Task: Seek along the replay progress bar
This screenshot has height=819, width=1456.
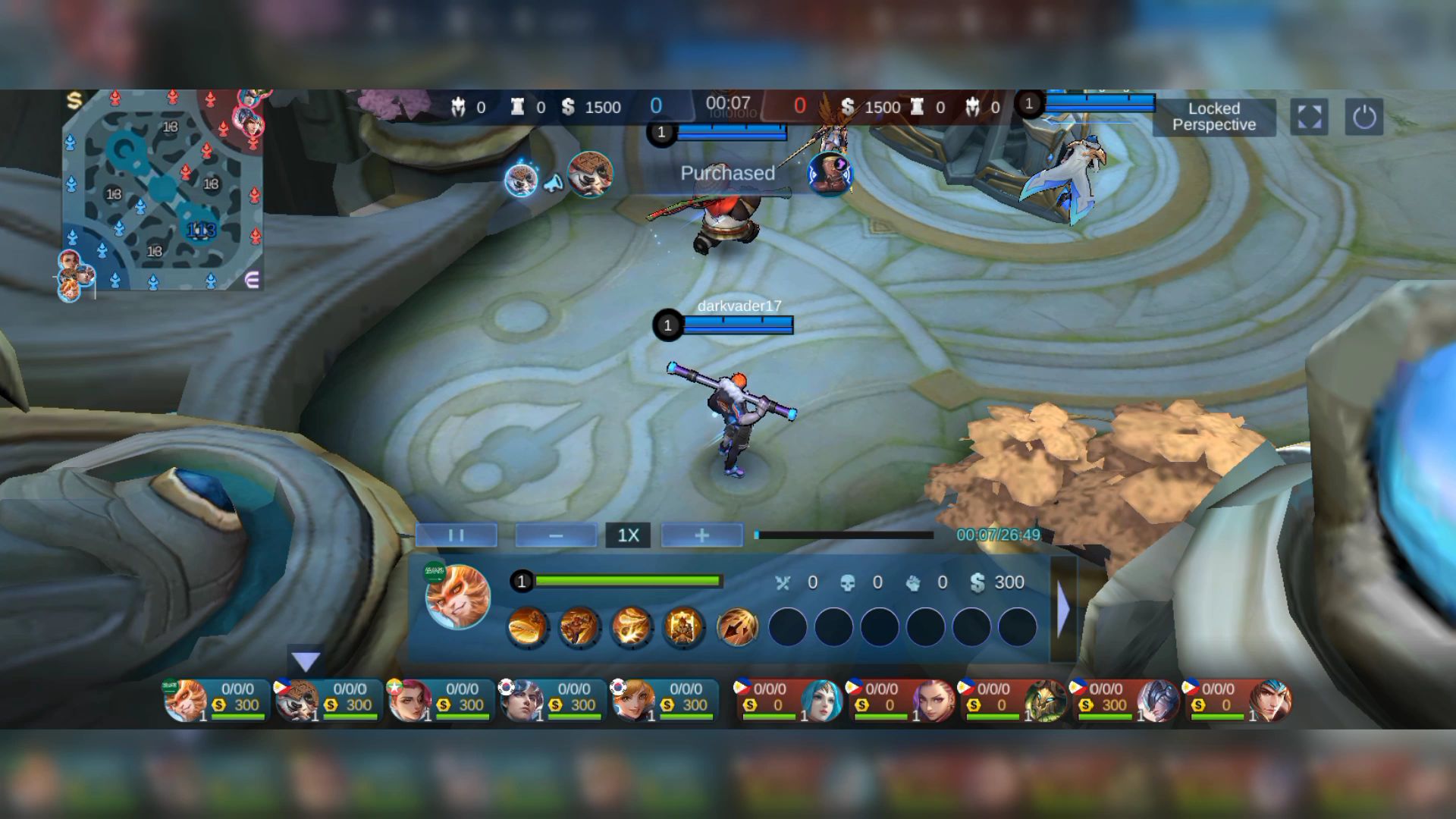Action: click(844, 535)
